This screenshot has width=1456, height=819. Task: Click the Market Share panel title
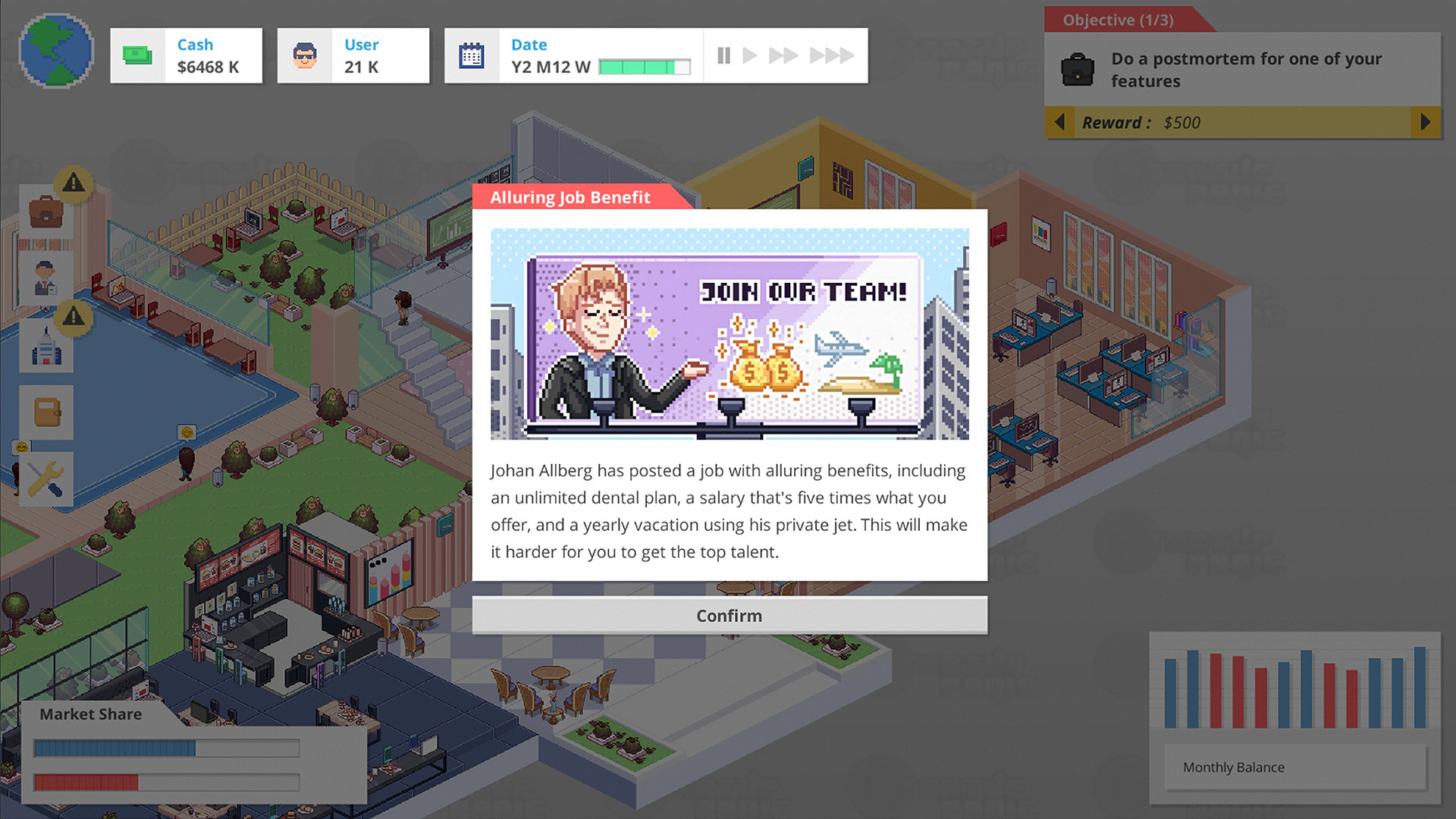[90, 714]
